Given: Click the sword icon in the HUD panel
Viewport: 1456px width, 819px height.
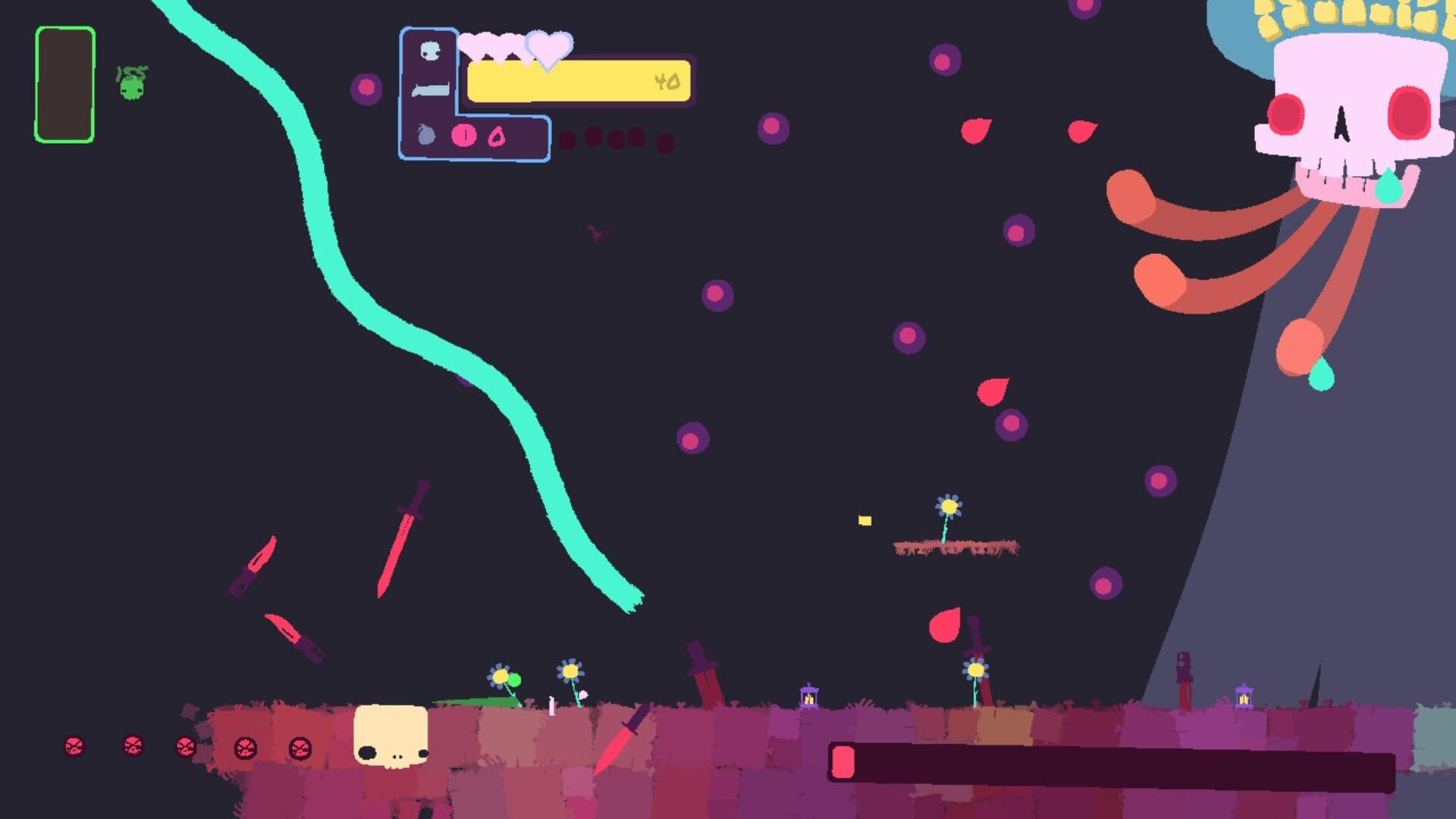Looking at the screenshot, I should pos(431,89).
